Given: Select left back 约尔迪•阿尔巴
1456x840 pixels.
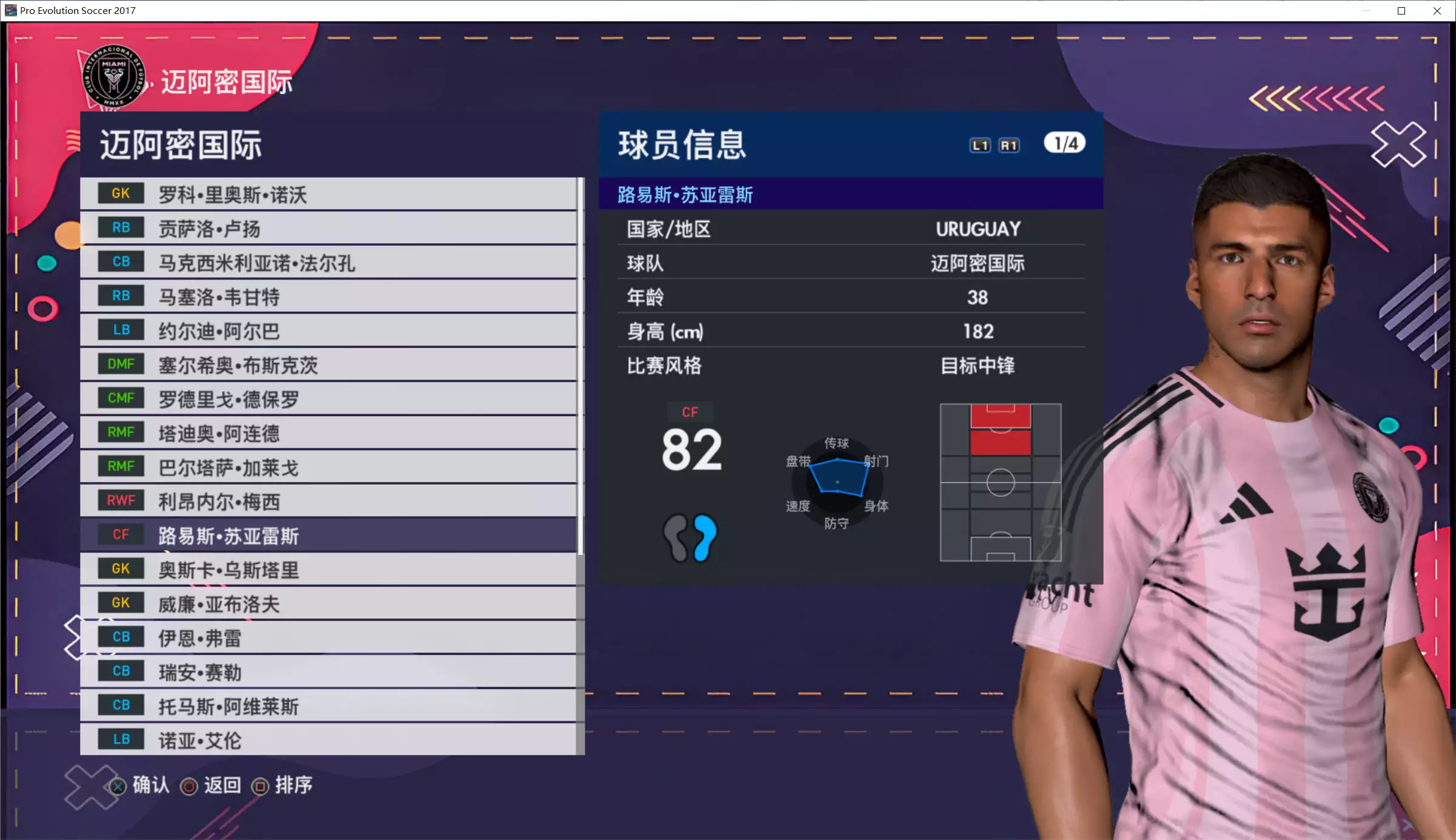Looking at the screenshot, I should 327,331.
